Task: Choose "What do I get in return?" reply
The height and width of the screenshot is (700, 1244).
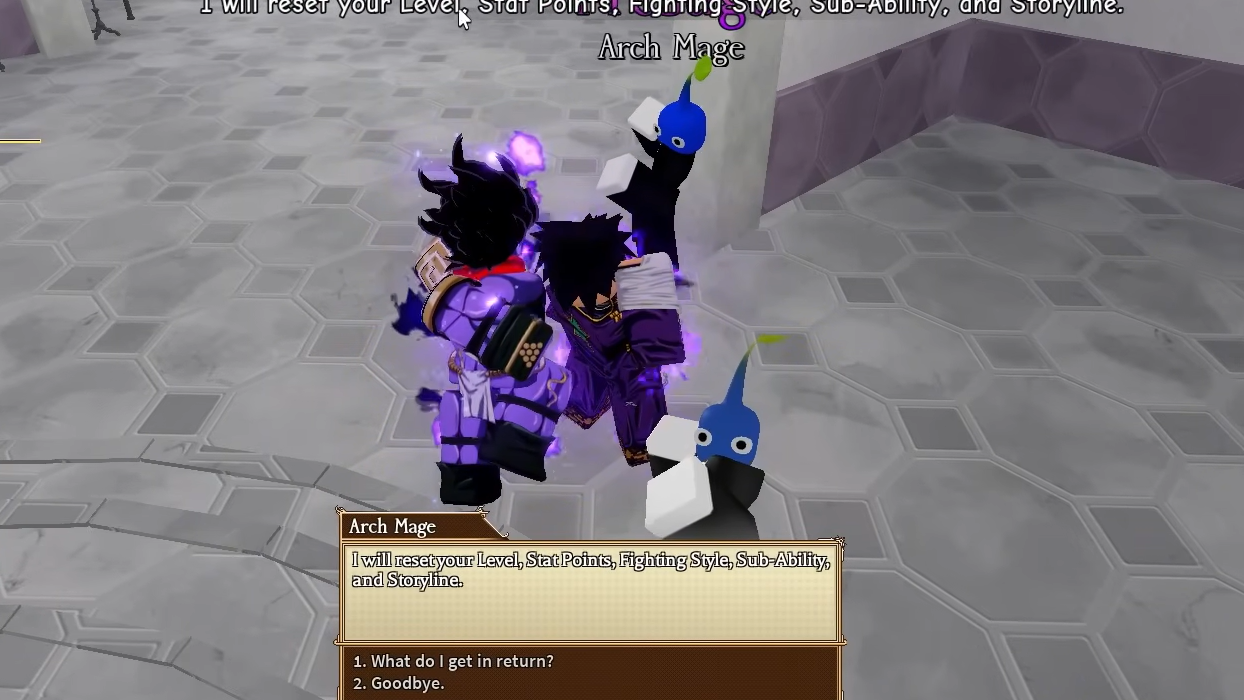Action: pos(453,661)
